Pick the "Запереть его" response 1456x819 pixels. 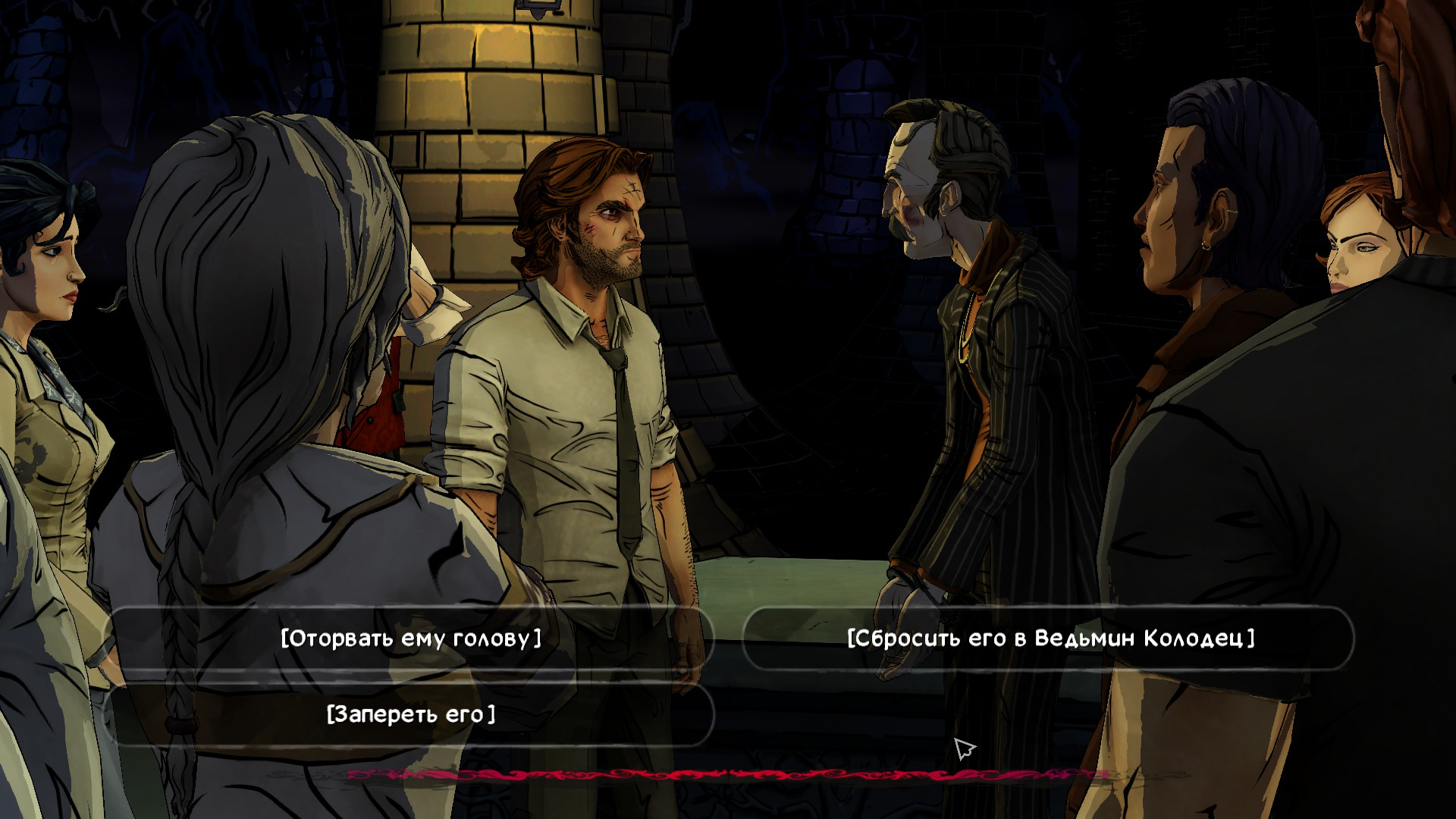click(411, 714)
